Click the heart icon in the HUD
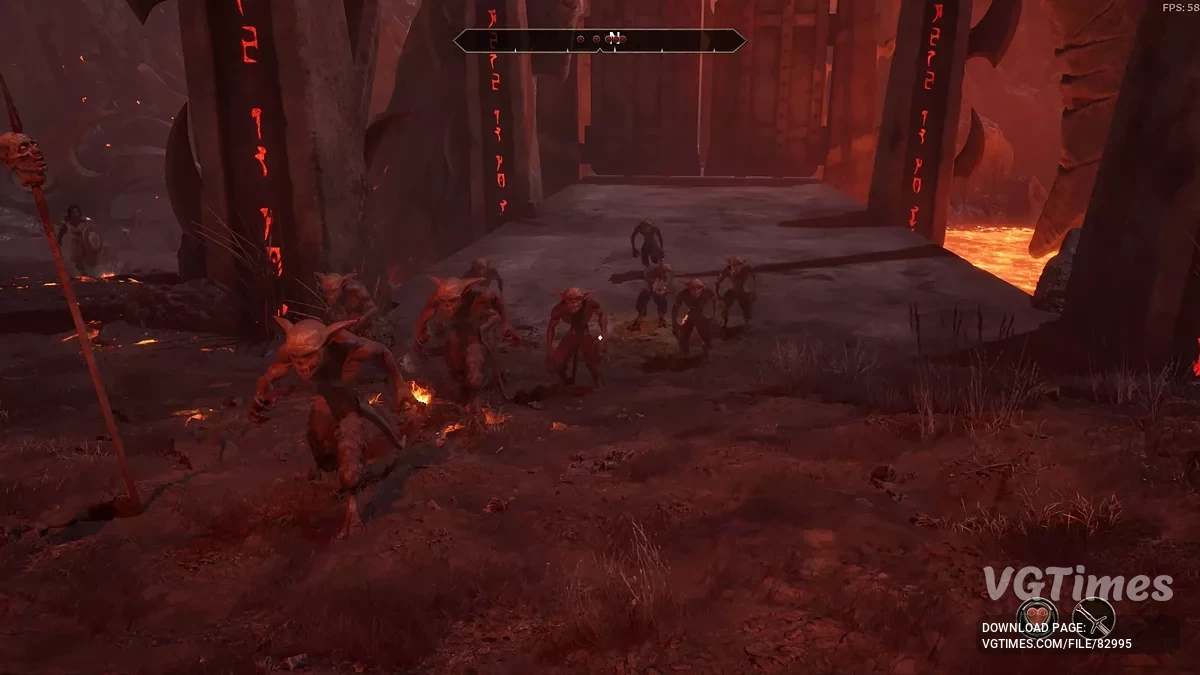The width and height of the screenshot is (1200, 675). click(x=1037, y=617)
